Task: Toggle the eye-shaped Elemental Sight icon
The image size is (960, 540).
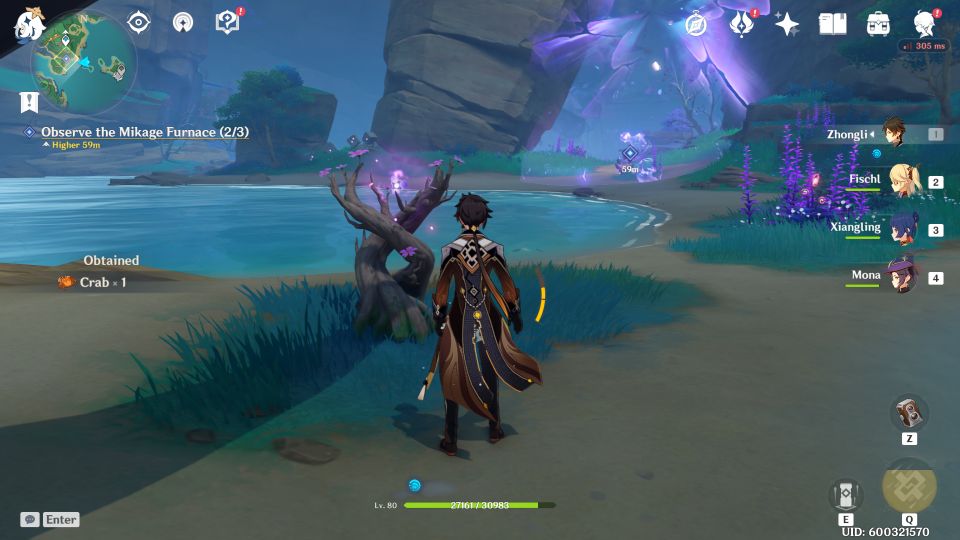Action: (139, 22)
